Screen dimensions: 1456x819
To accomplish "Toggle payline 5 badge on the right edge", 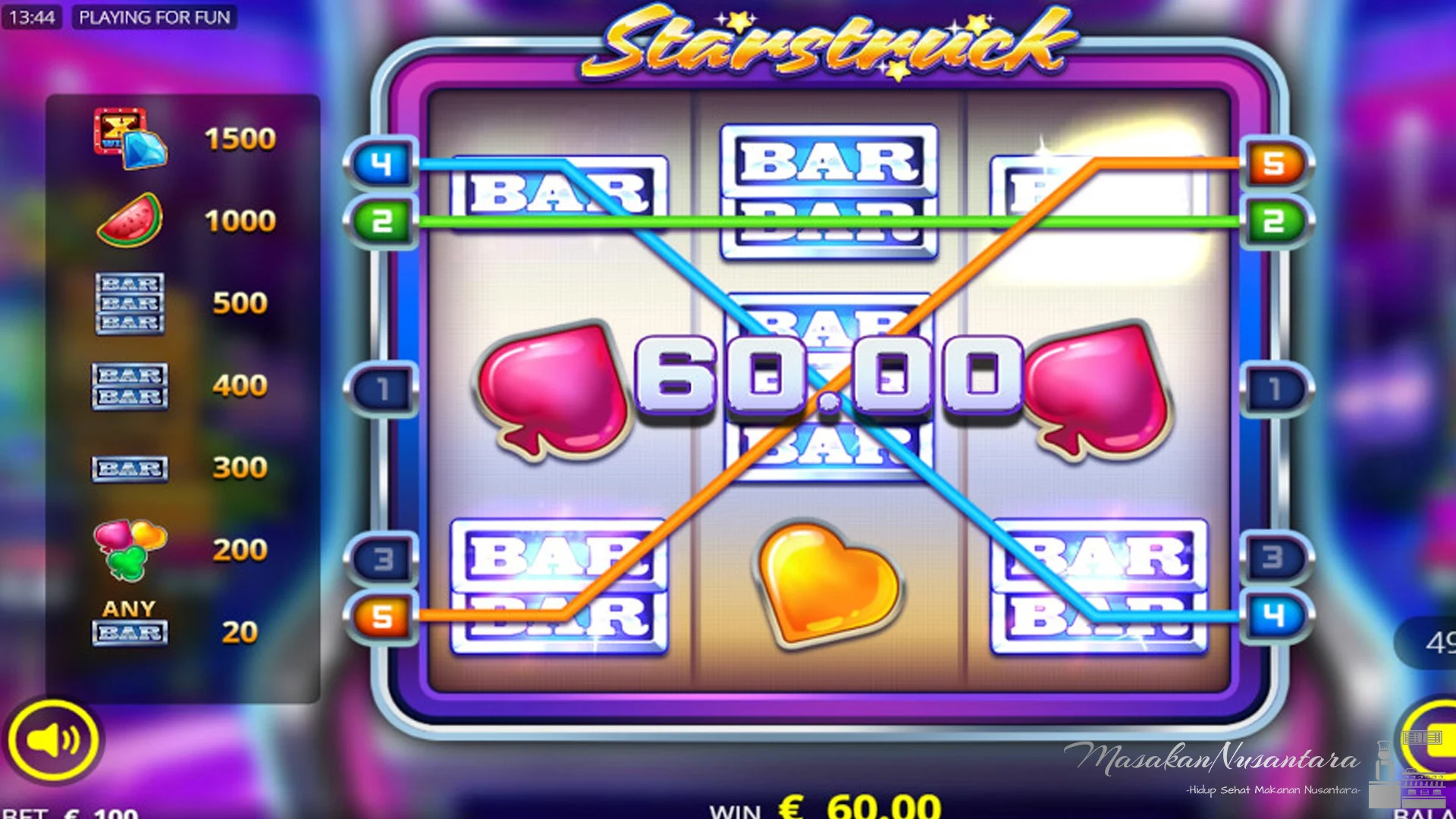I will pyautogui.click(x=1276, y=165).
